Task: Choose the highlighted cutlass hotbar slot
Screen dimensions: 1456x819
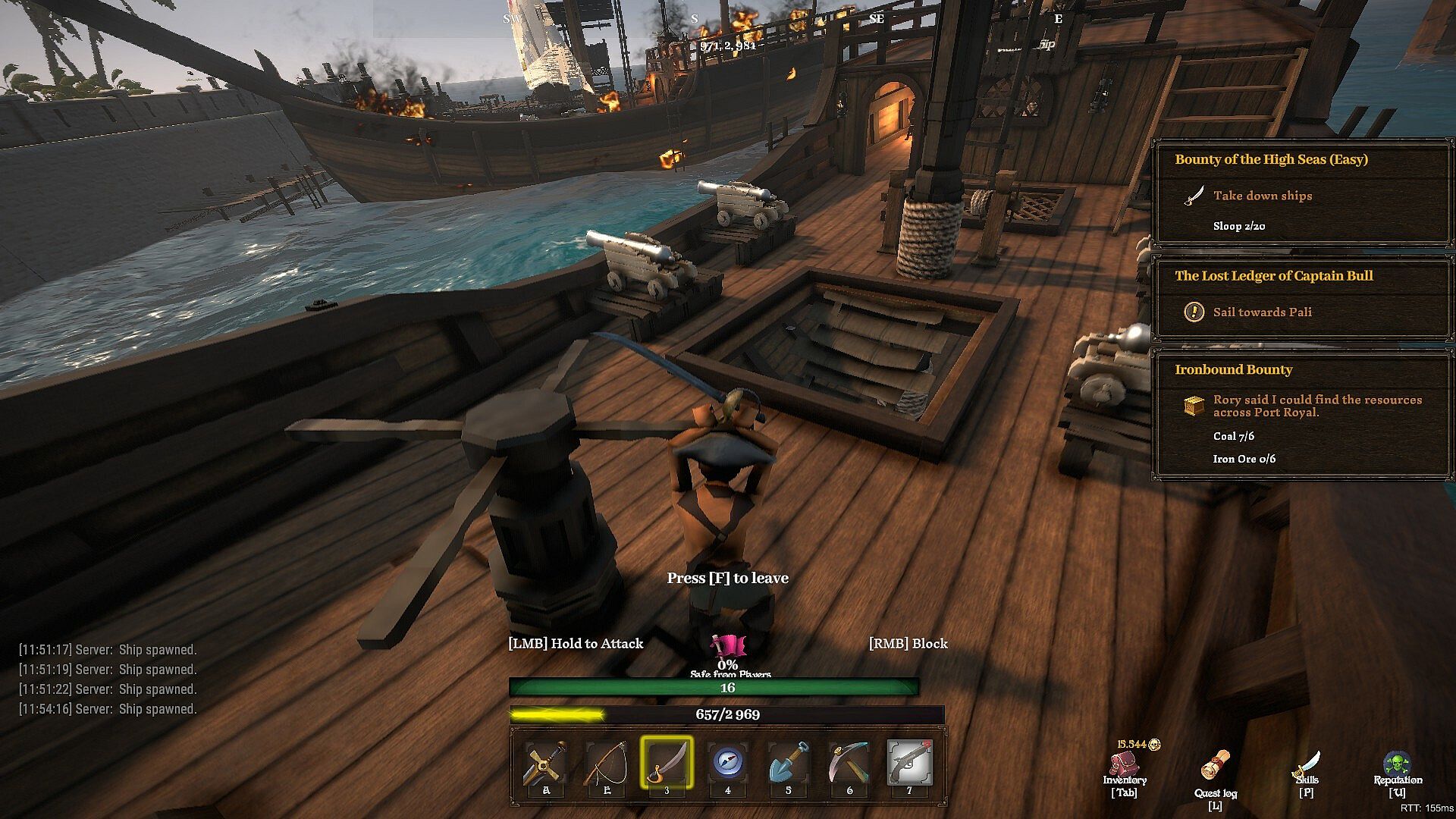Action: [x=667, y=763]
